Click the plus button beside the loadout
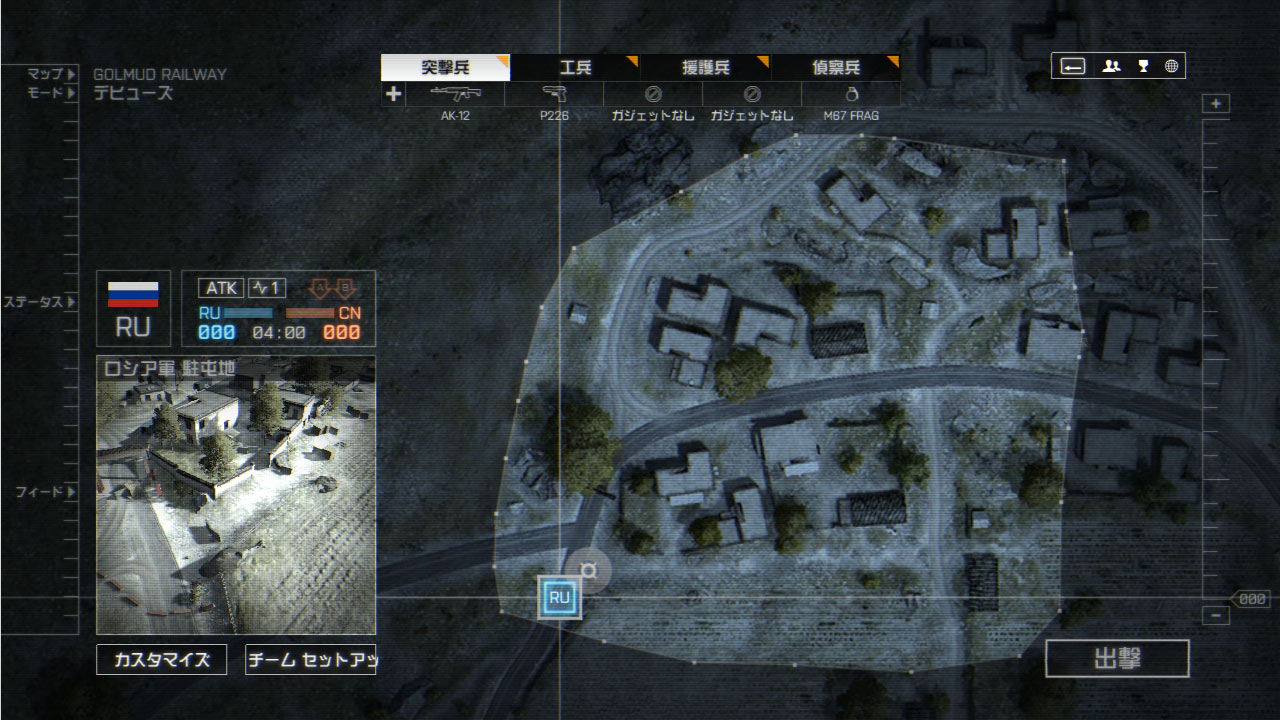1280x720 pixels. pyautogui.click(x=393, y=94)
